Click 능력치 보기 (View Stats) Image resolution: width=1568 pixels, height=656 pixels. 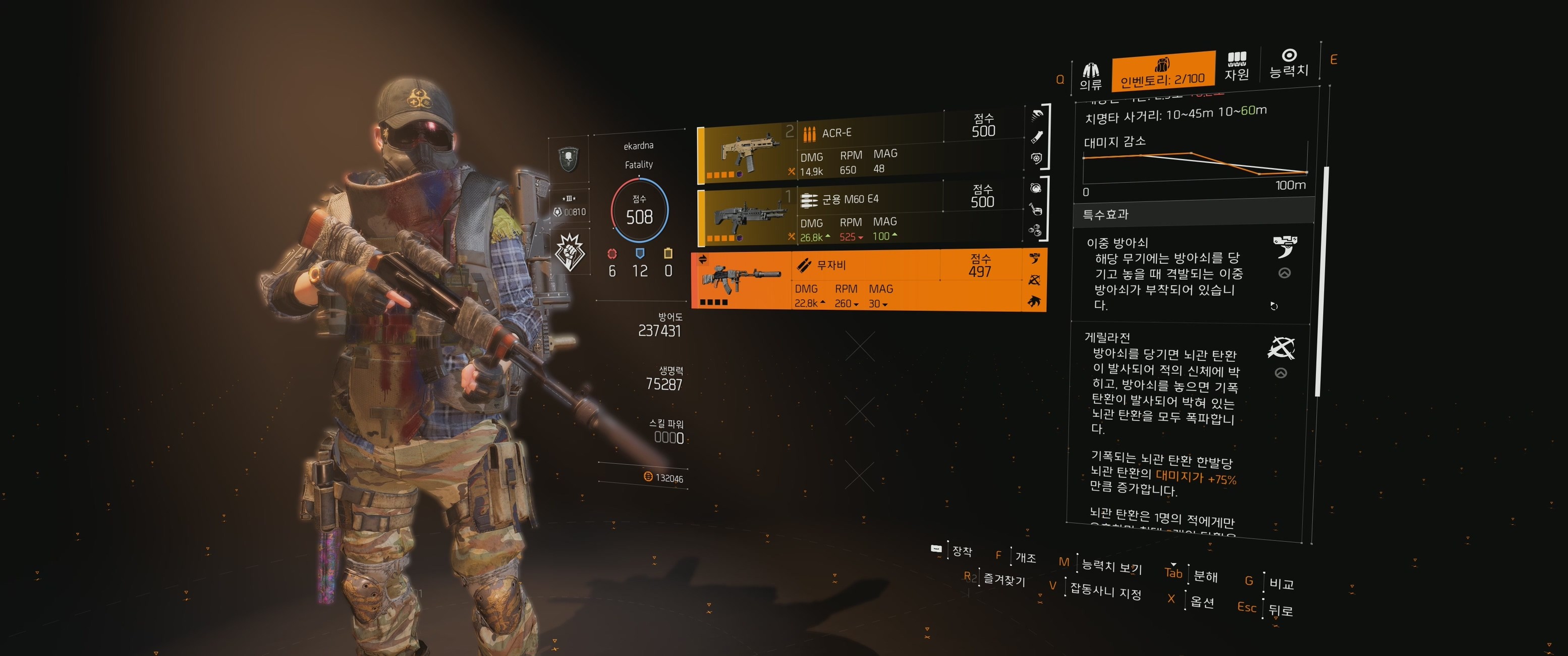point(1111,566)
